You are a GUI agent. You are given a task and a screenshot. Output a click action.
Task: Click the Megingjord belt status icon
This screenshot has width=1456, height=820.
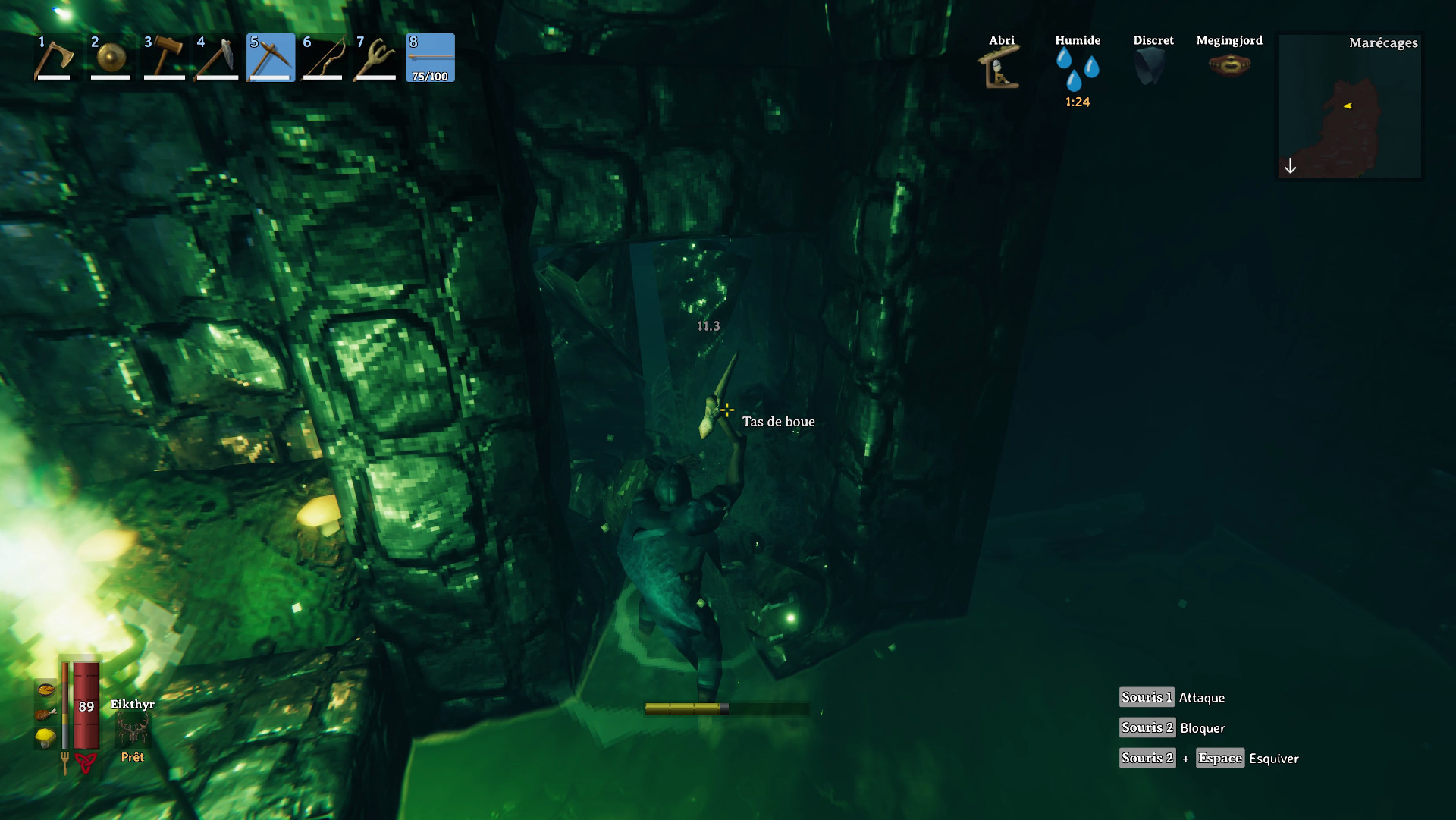[x=1228, y=65]
